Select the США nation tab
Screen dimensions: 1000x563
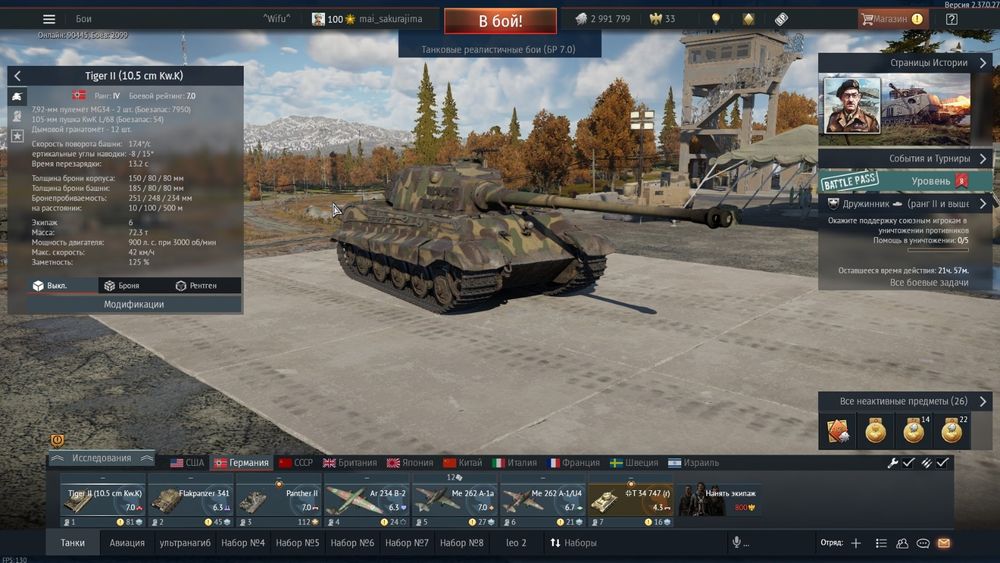187,463
